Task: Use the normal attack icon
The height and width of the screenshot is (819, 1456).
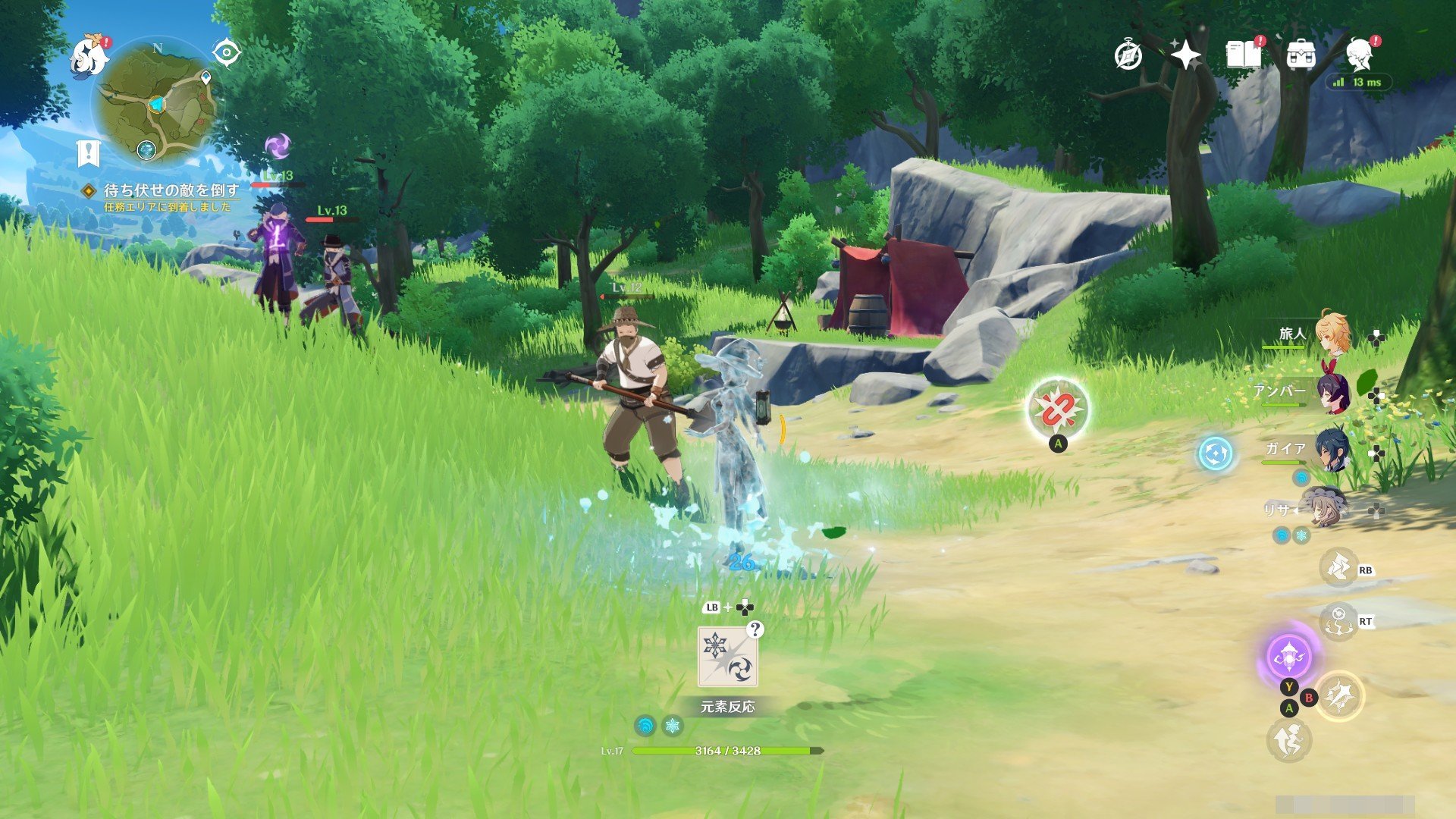Action: tap(1340, 695)
